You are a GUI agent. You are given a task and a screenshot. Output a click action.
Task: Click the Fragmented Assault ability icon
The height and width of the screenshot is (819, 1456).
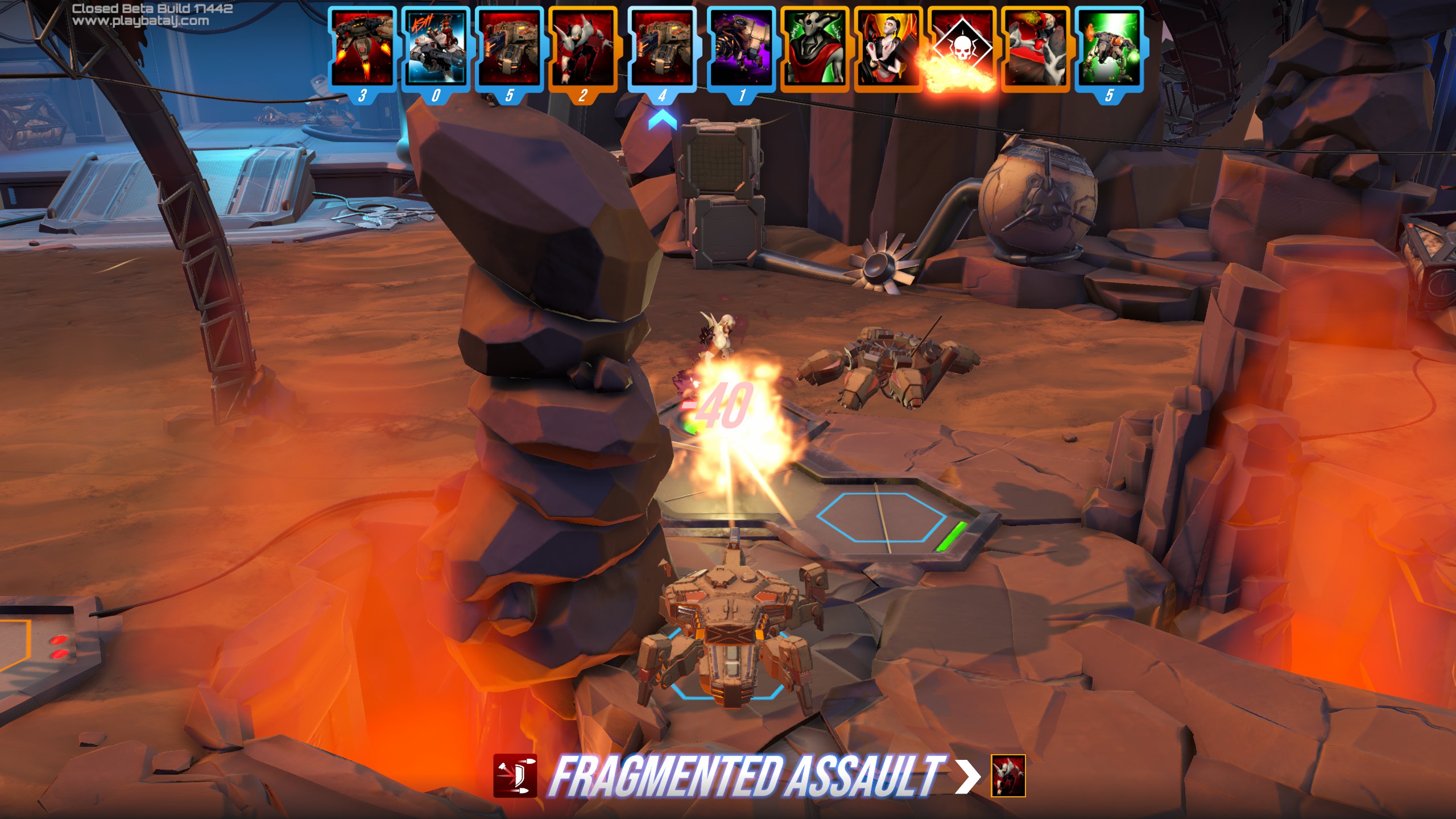click(515, 776)
